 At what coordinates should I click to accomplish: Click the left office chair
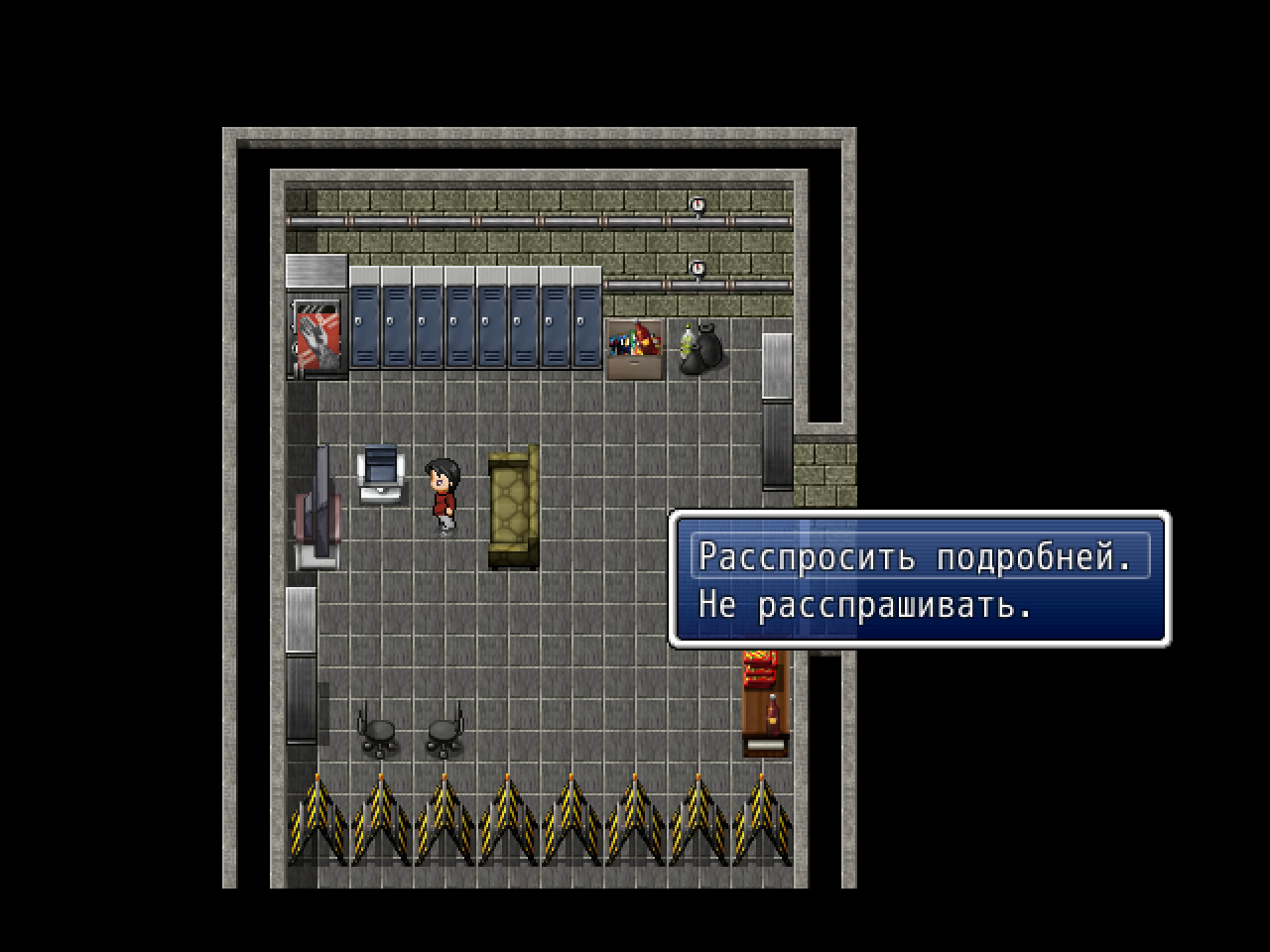pos(379,731)
